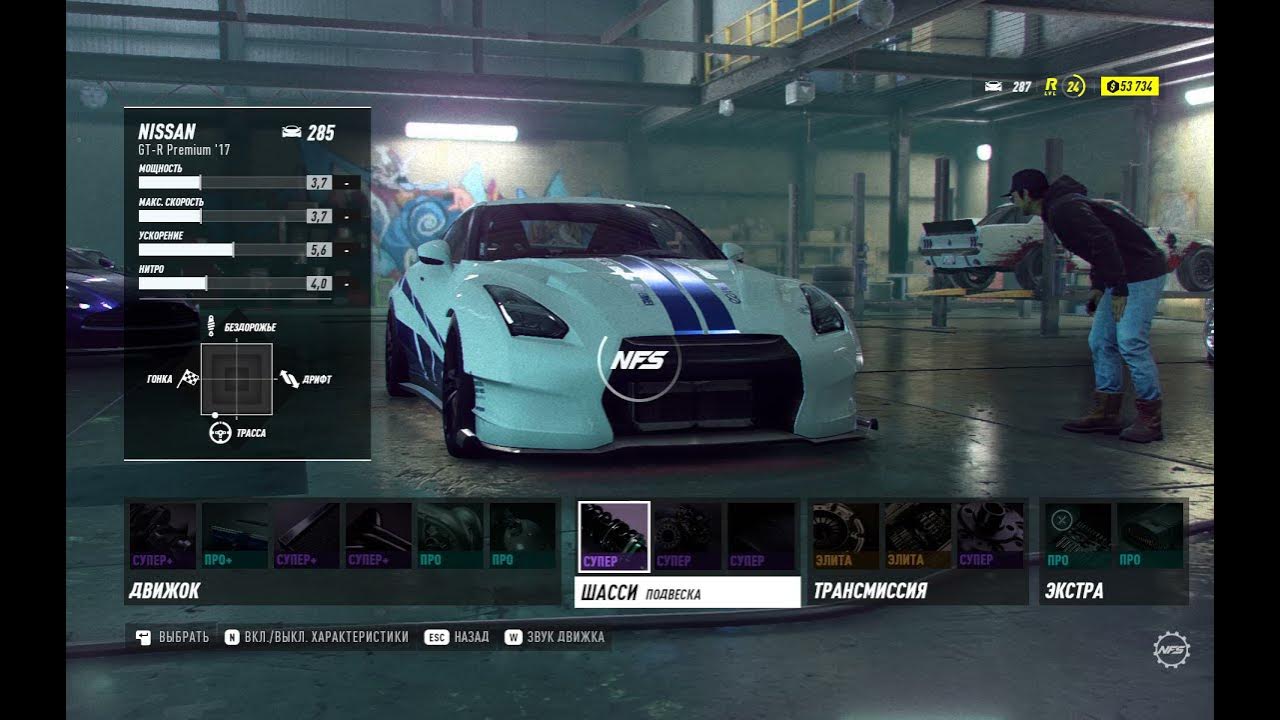
Task: Choose the clutch Элита transmission slot
Action: point(845,536)
